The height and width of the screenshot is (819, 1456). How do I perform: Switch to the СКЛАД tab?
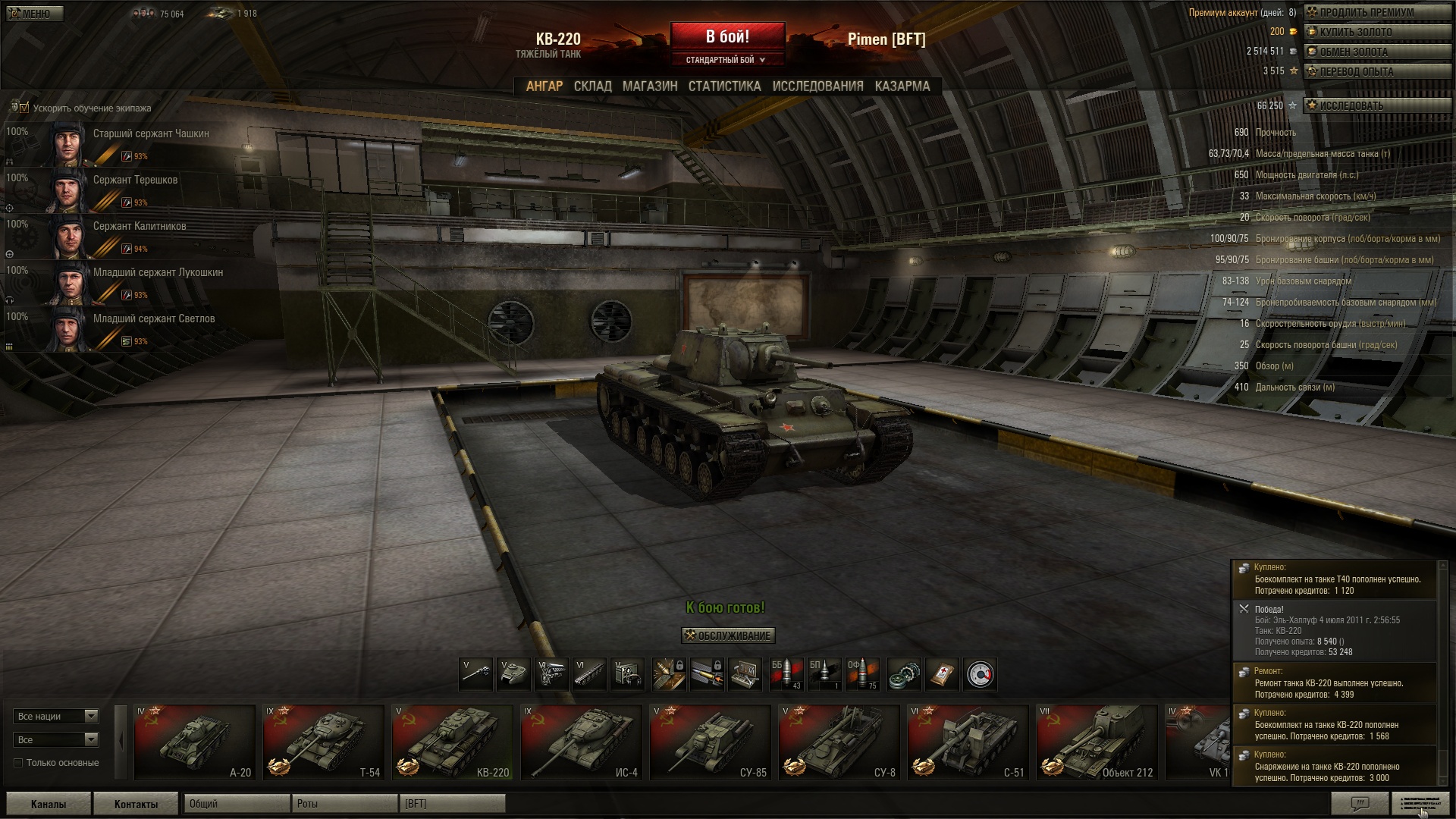coord(592,86)
